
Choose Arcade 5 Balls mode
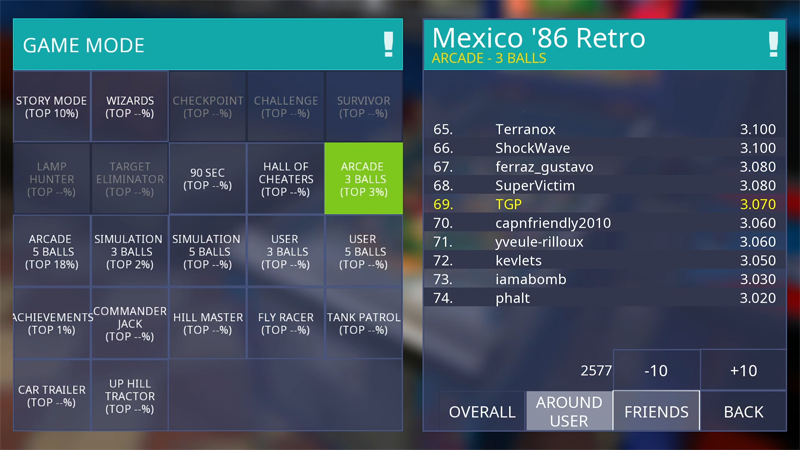click(x=51, y=251)
